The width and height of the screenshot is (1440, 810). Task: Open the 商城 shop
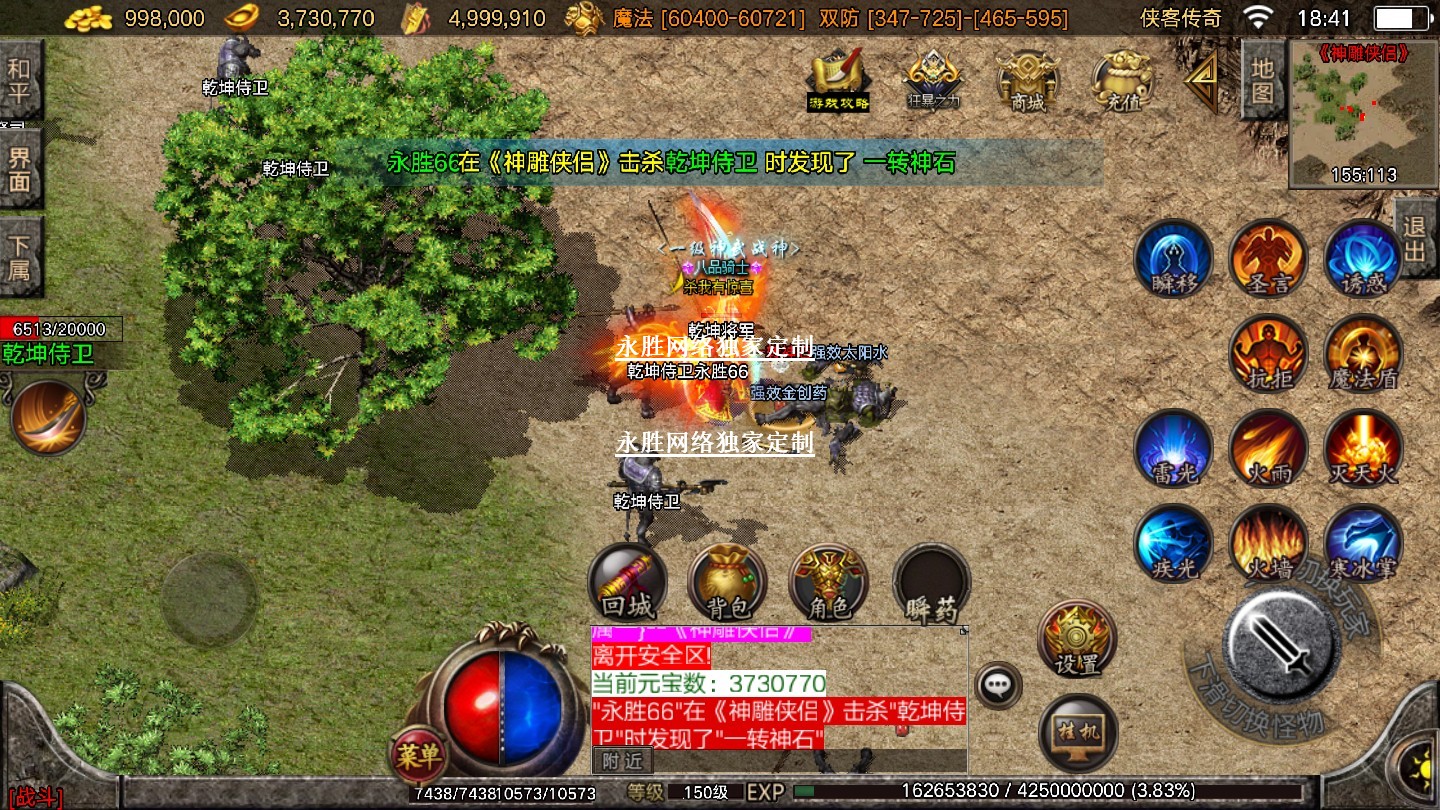coord(1027,80)
